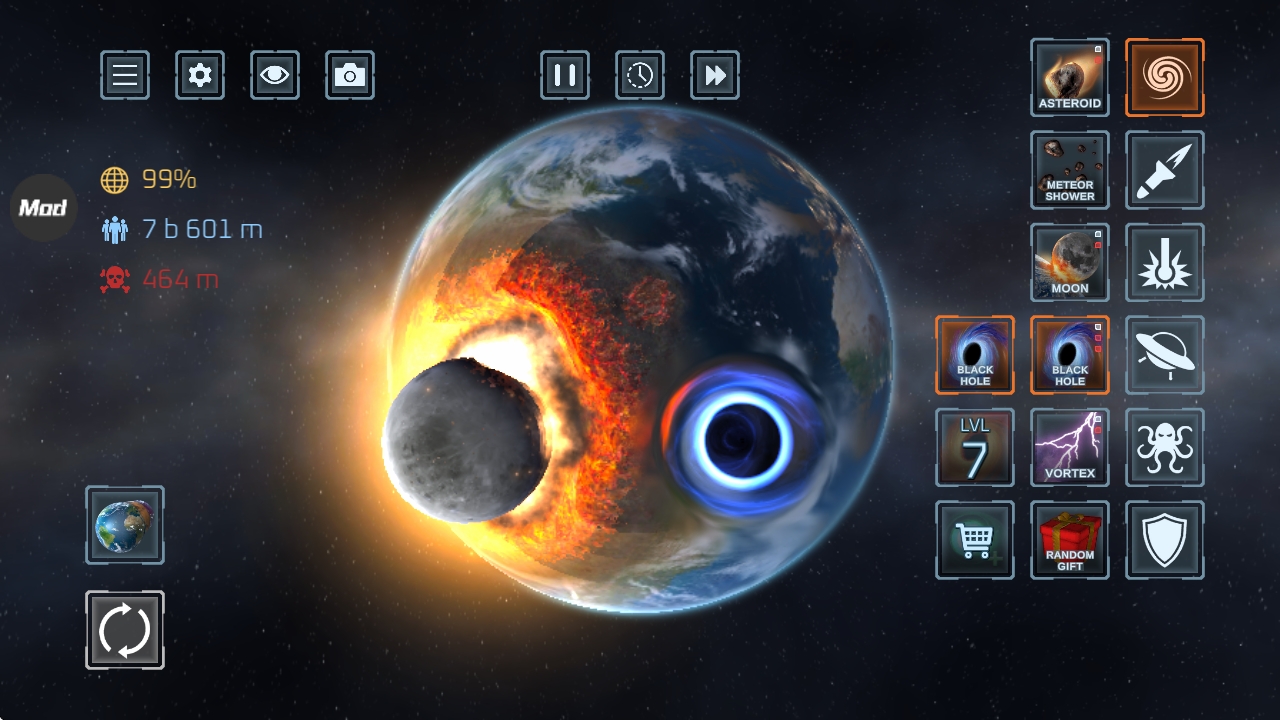Image resolution: width=1280 pixels, height=720 pixels.
Task: Select the laser beam weapon category
Action: (1165, 262)
